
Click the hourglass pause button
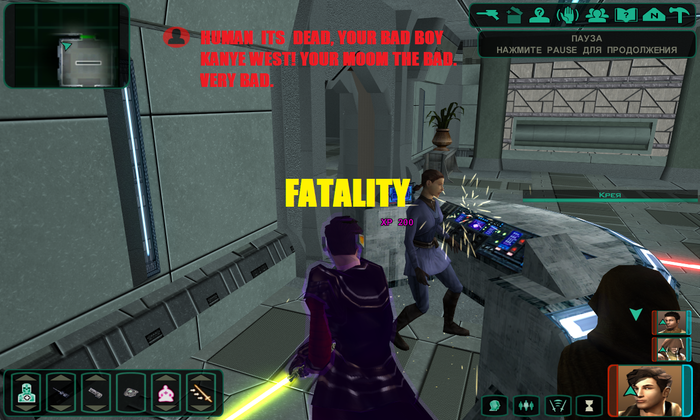pos(589,405)
